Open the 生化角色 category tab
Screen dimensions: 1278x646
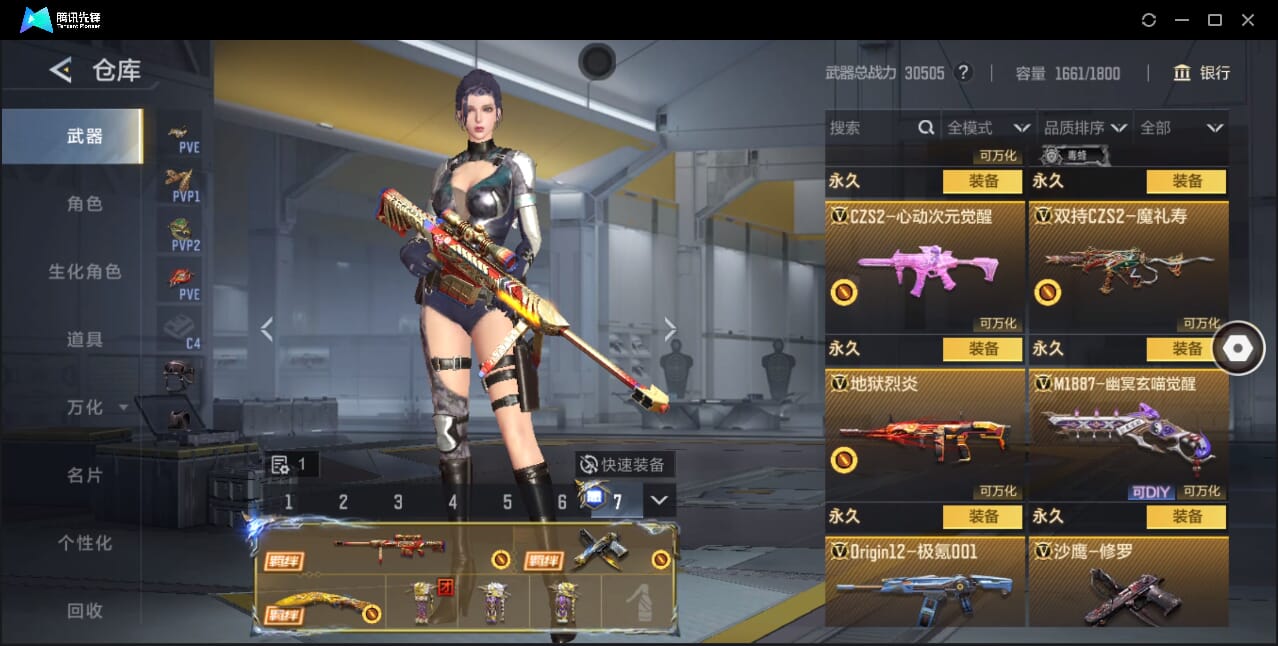click(85, 272)
